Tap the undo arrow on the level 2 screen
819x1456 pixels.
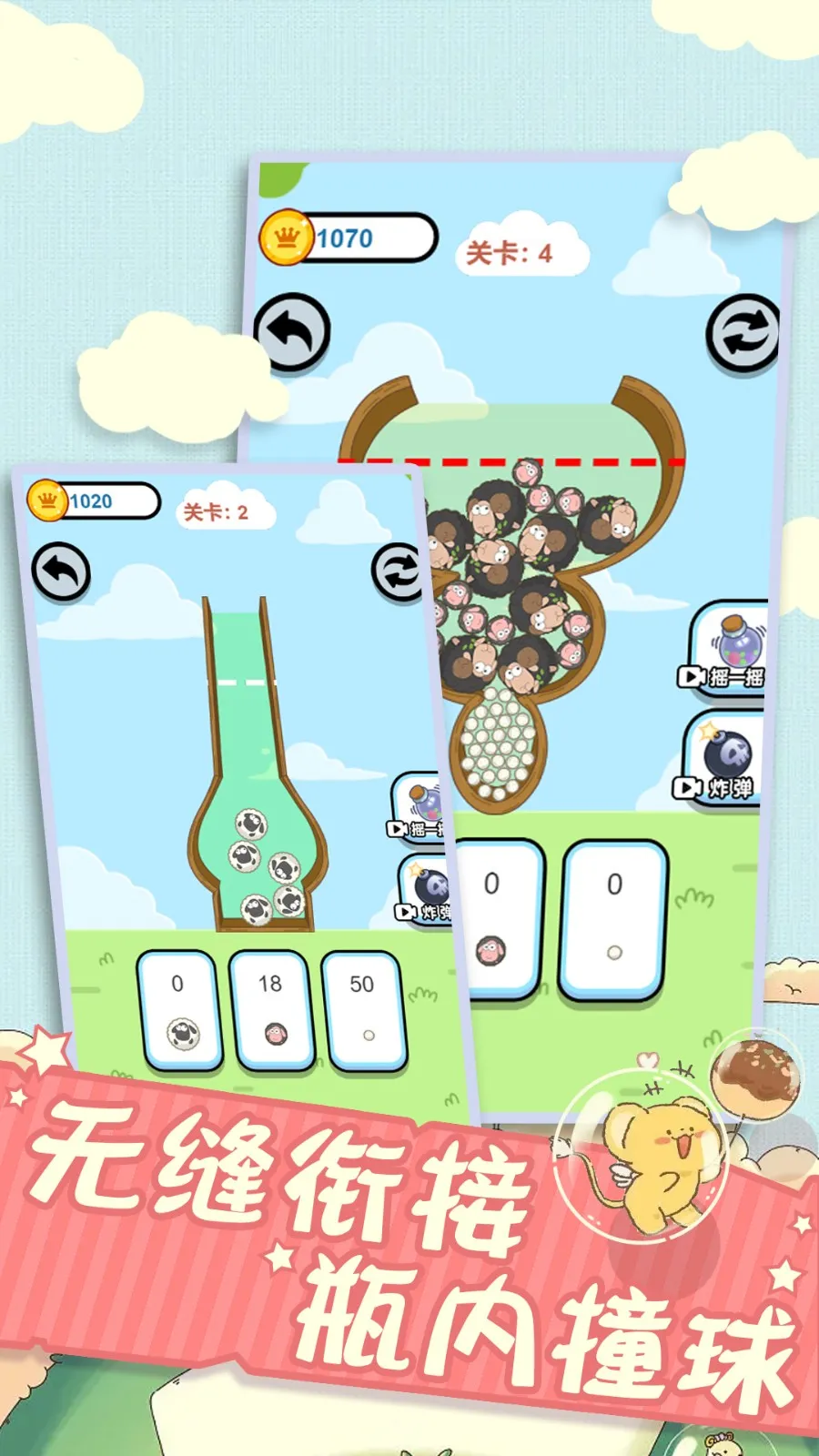pyautogui.click(x=61, y=572)
